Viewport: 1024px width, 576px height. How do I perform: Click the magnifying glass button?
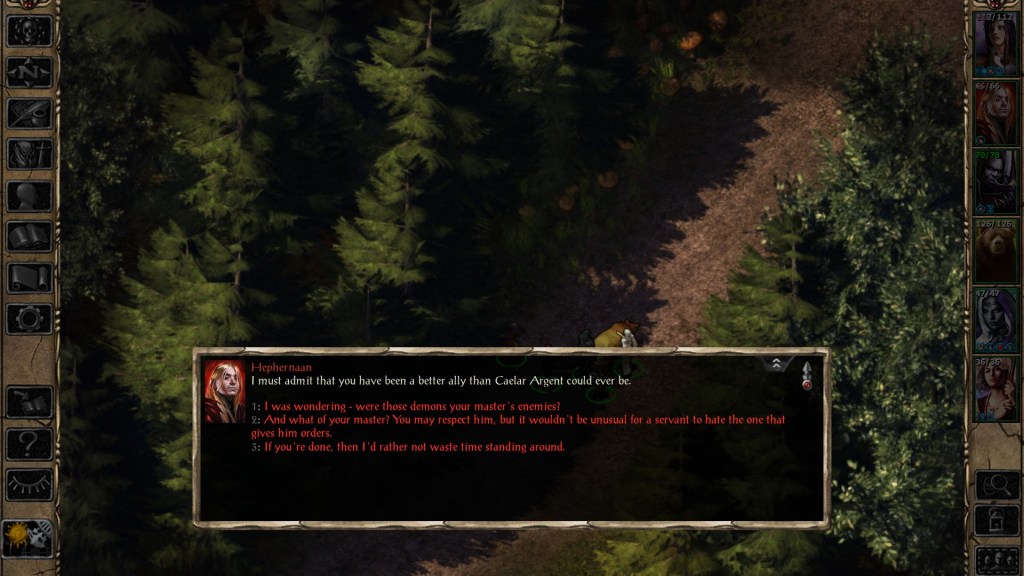coord(996,485)
